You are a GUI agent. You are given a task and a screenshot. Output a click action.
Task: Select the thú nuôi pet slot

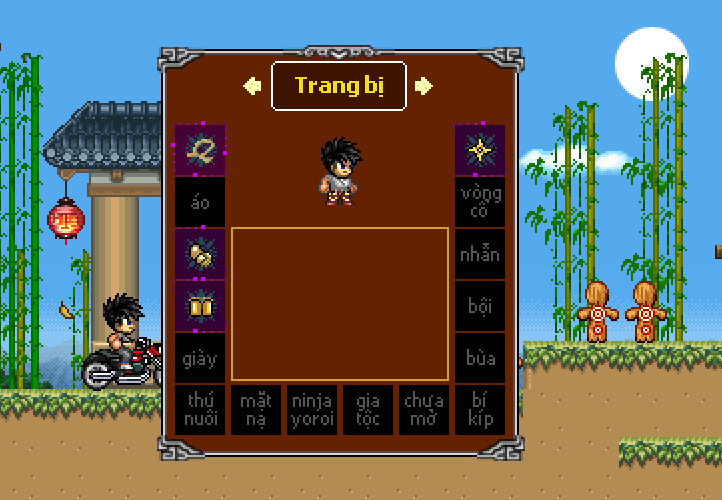(200, 410)
